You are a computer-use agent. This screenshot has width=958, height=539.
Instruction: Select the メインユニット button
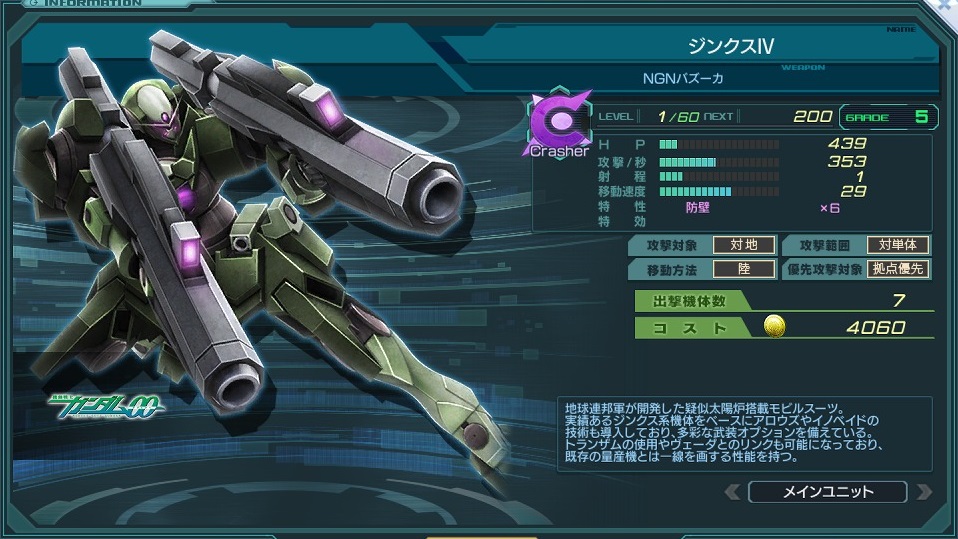[x=826, y=491]
